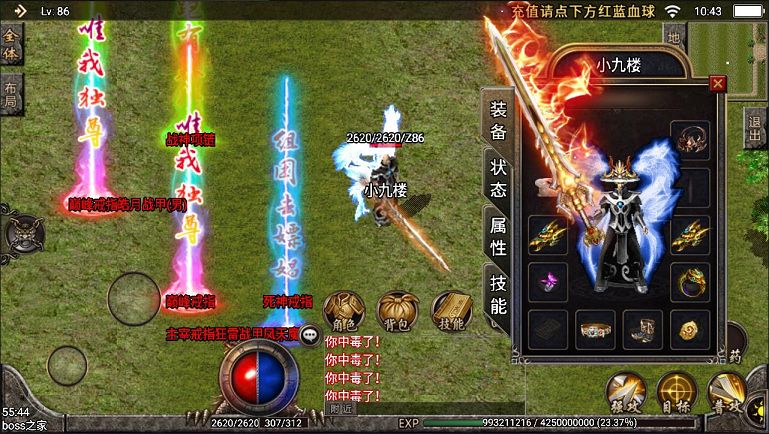The image size is (769, 434).
Task: Use the 普攻 basic attack button
Action: click(727, 393)
